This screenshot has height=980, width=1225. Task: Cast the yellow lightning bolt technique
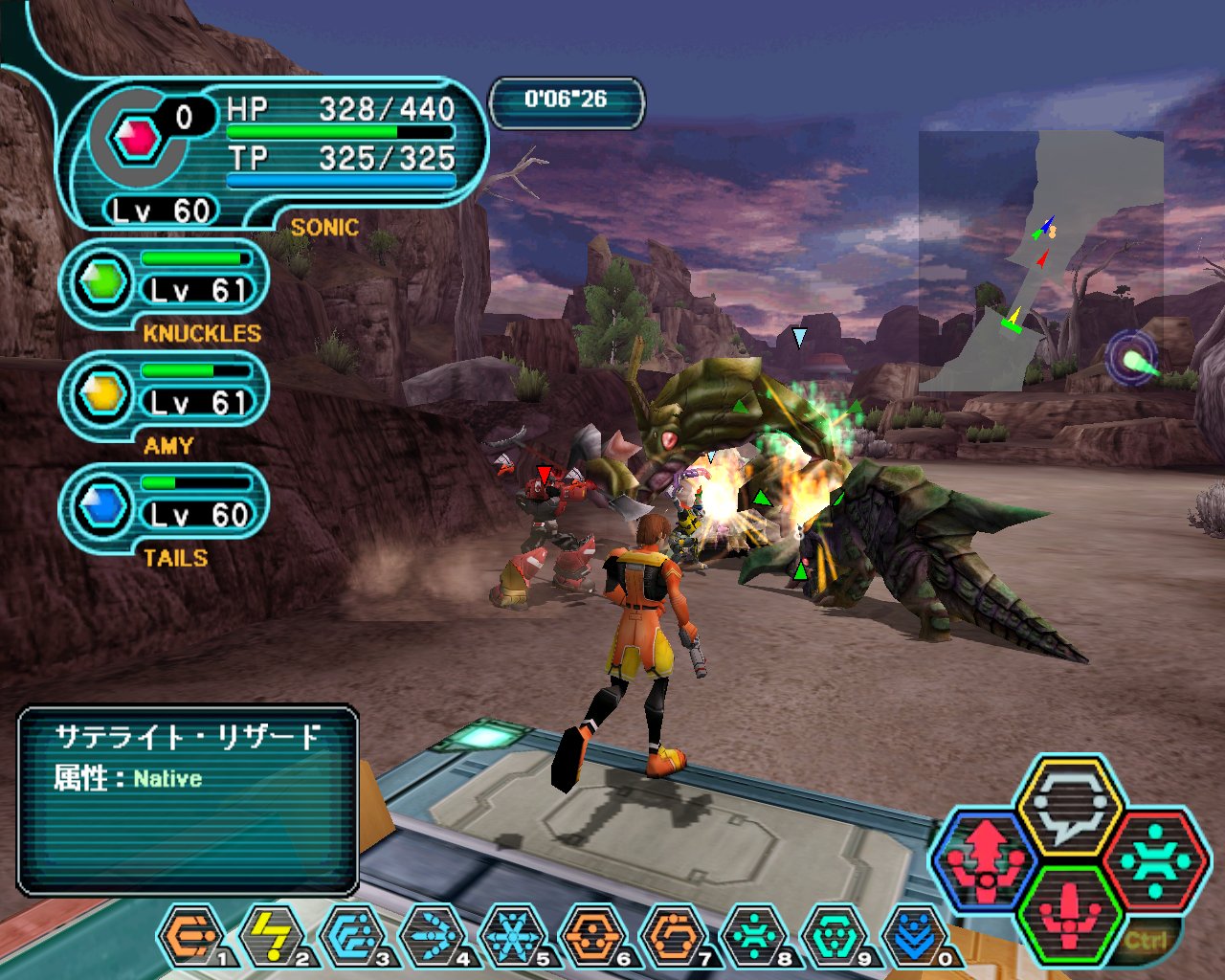point(272,935)
